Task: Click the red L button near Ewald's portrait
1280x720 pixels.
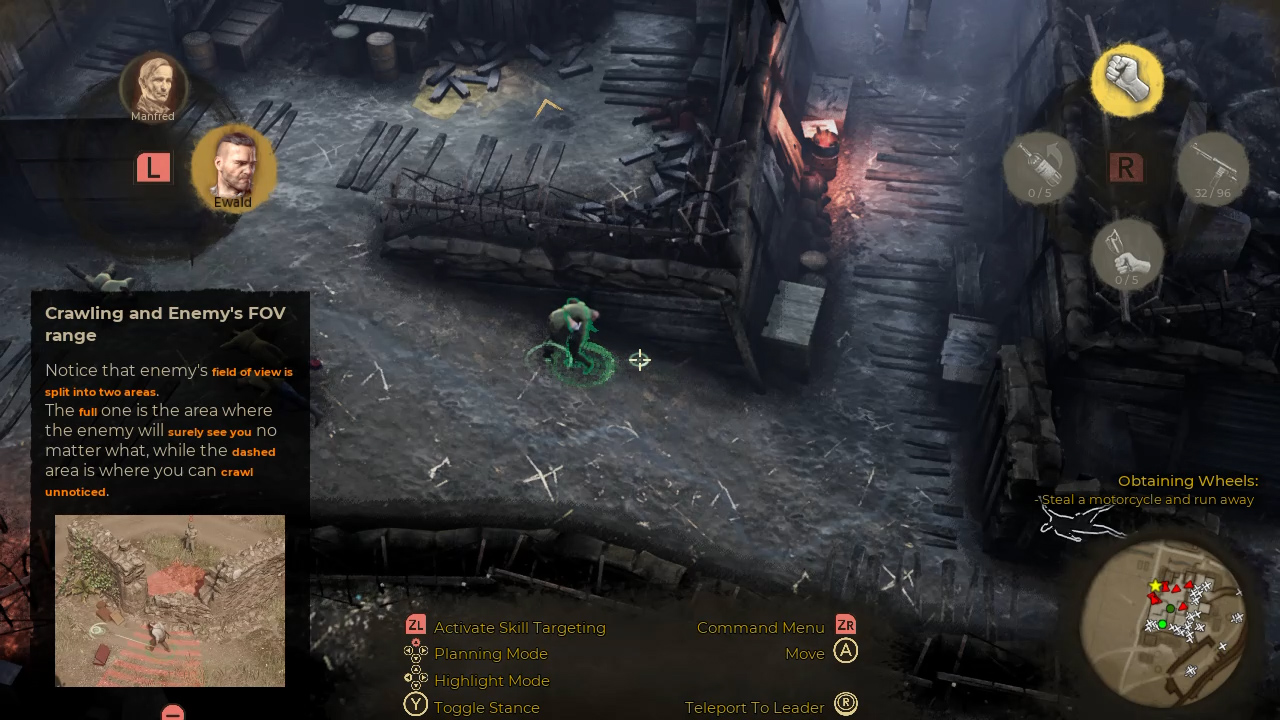Action: pos(153,167)
